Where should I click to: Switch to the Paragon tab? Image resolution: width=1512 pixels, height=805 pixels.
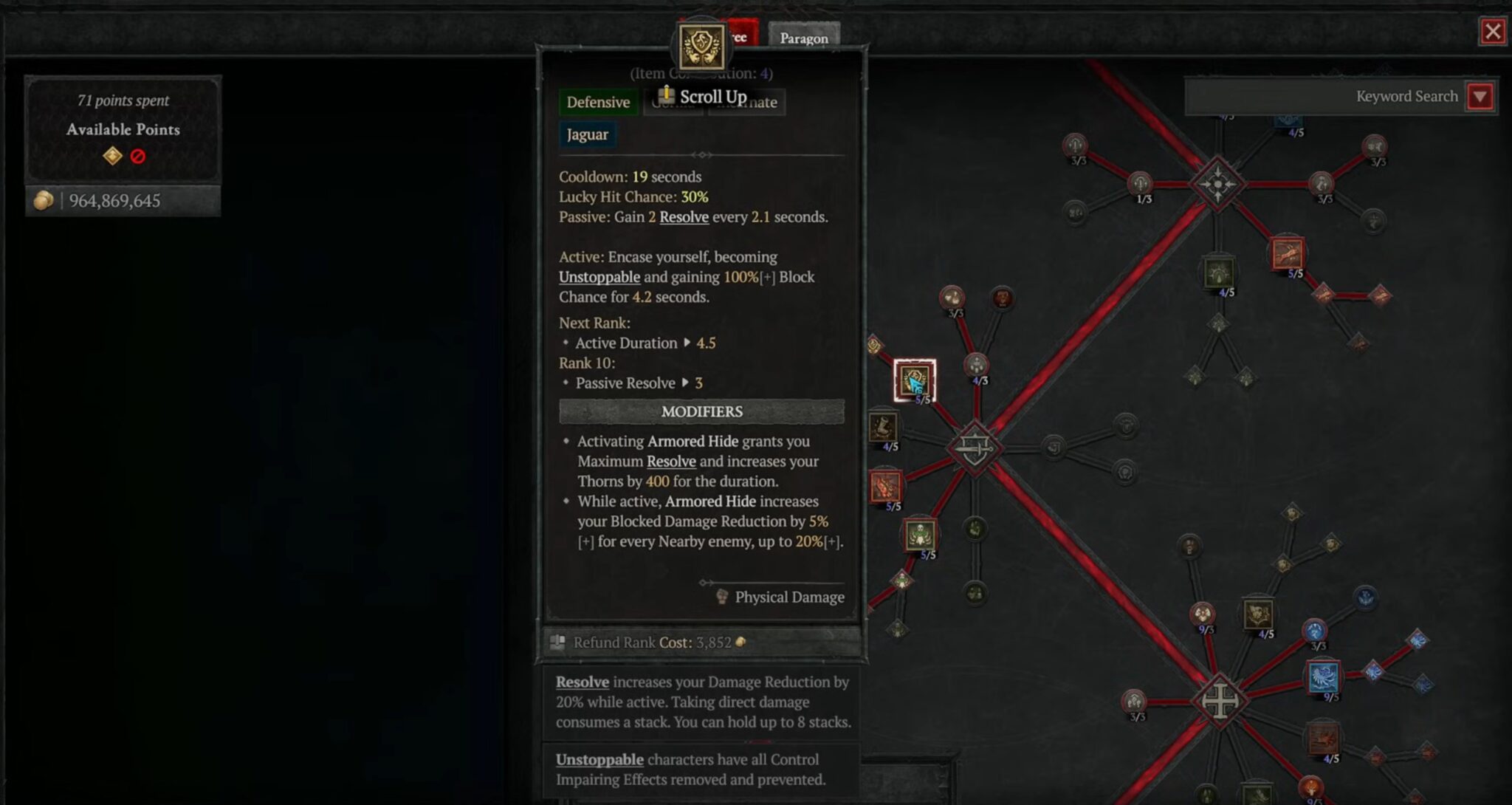(x=804, y=37)
